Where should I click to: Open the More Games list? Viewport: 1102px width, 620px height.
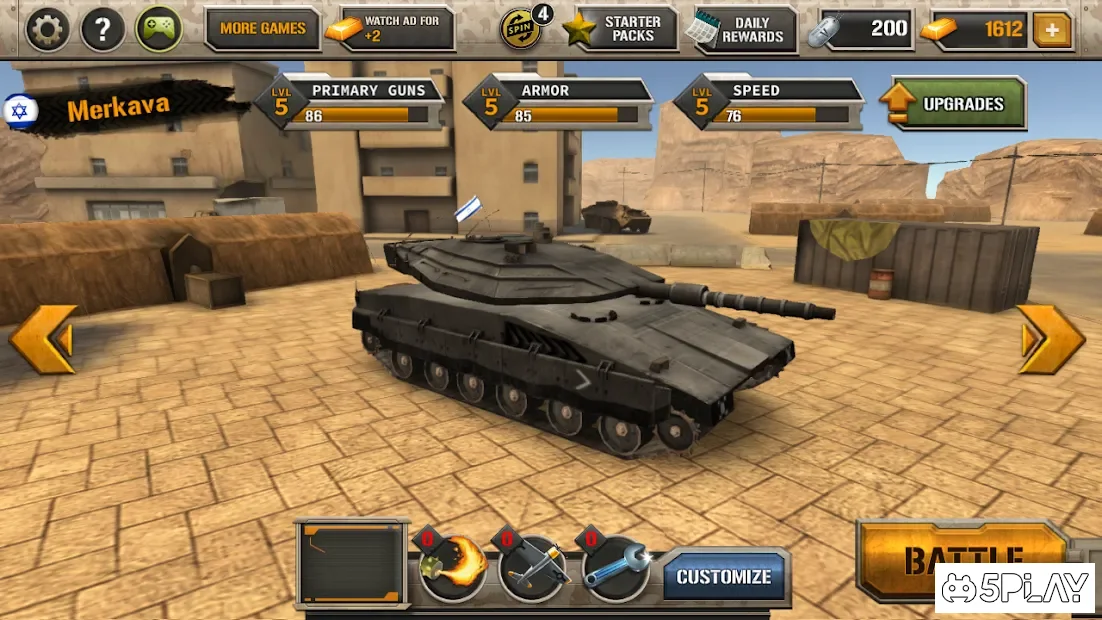pyautogui.click(x=262, y=29)
